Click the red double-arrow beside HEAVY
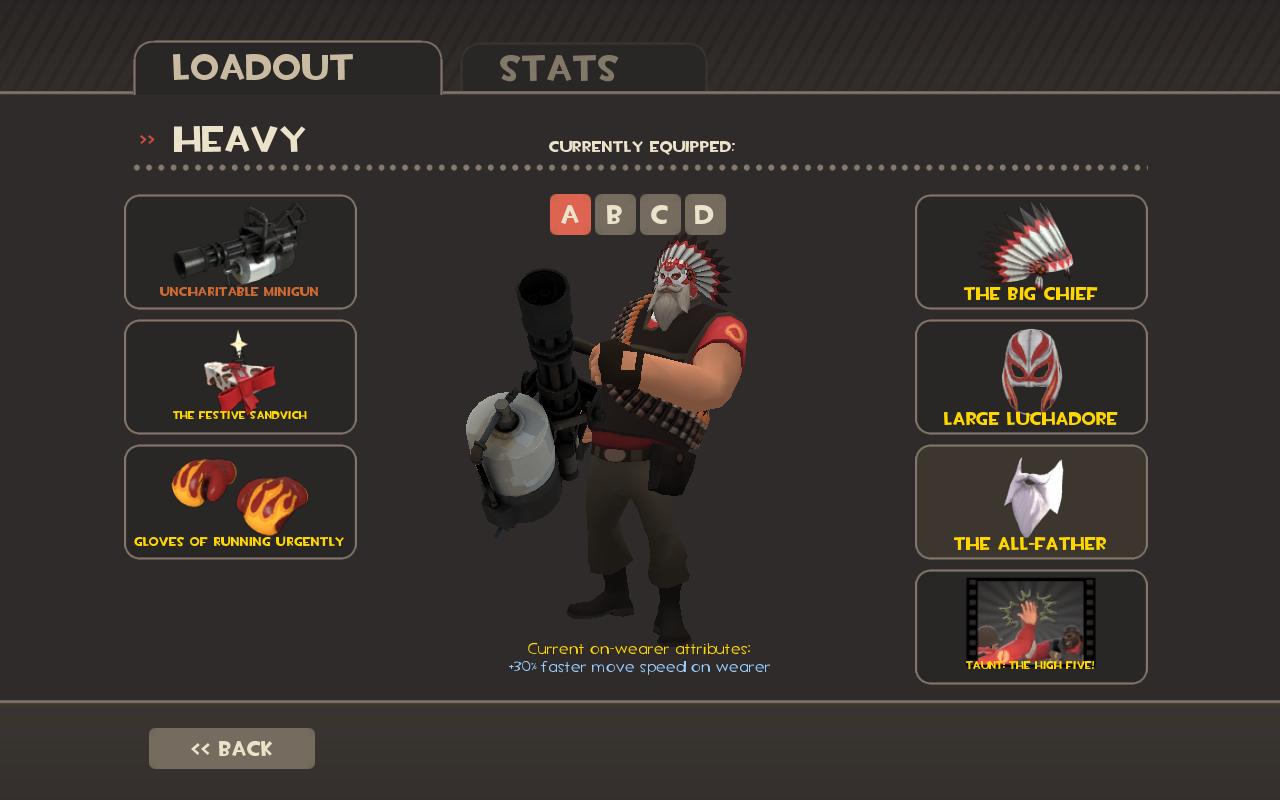Viewport: 1280px width, 800px height. click(x=148, y=138)
